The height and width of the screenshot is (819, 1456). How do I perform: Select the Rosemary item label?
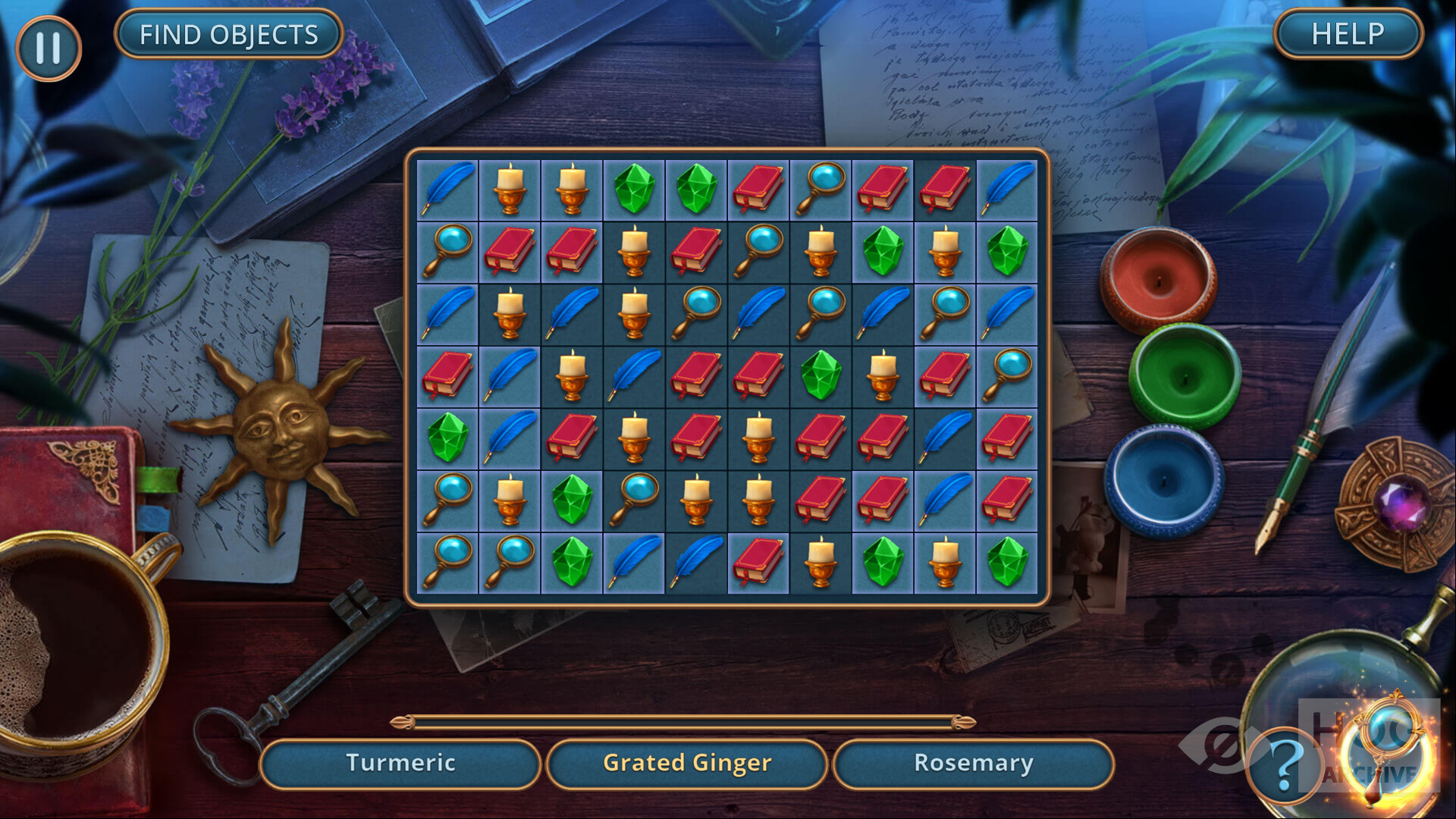[x=974, y=763]
